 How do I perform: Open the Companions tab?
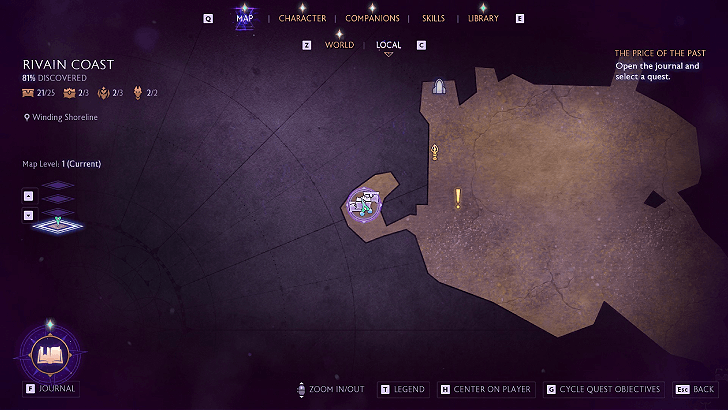coord(372,18)
